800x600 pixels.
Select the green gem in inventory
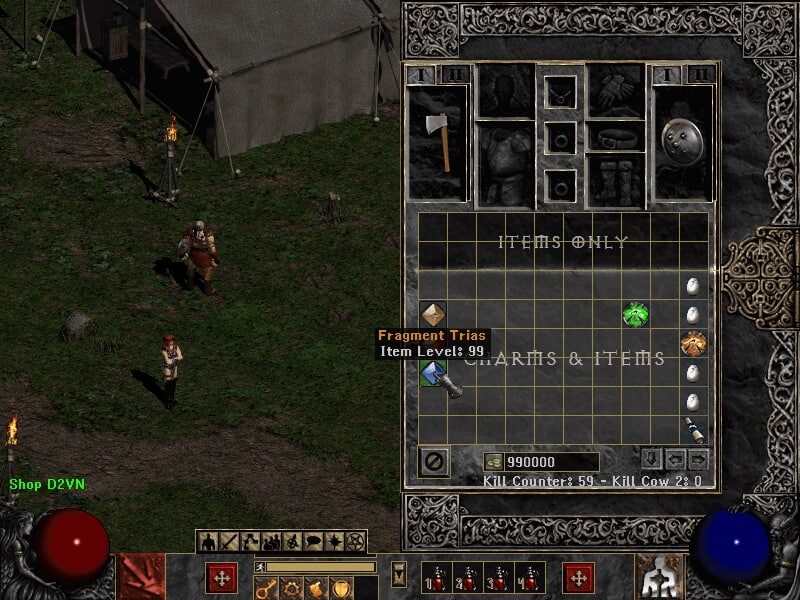(635, 314)
